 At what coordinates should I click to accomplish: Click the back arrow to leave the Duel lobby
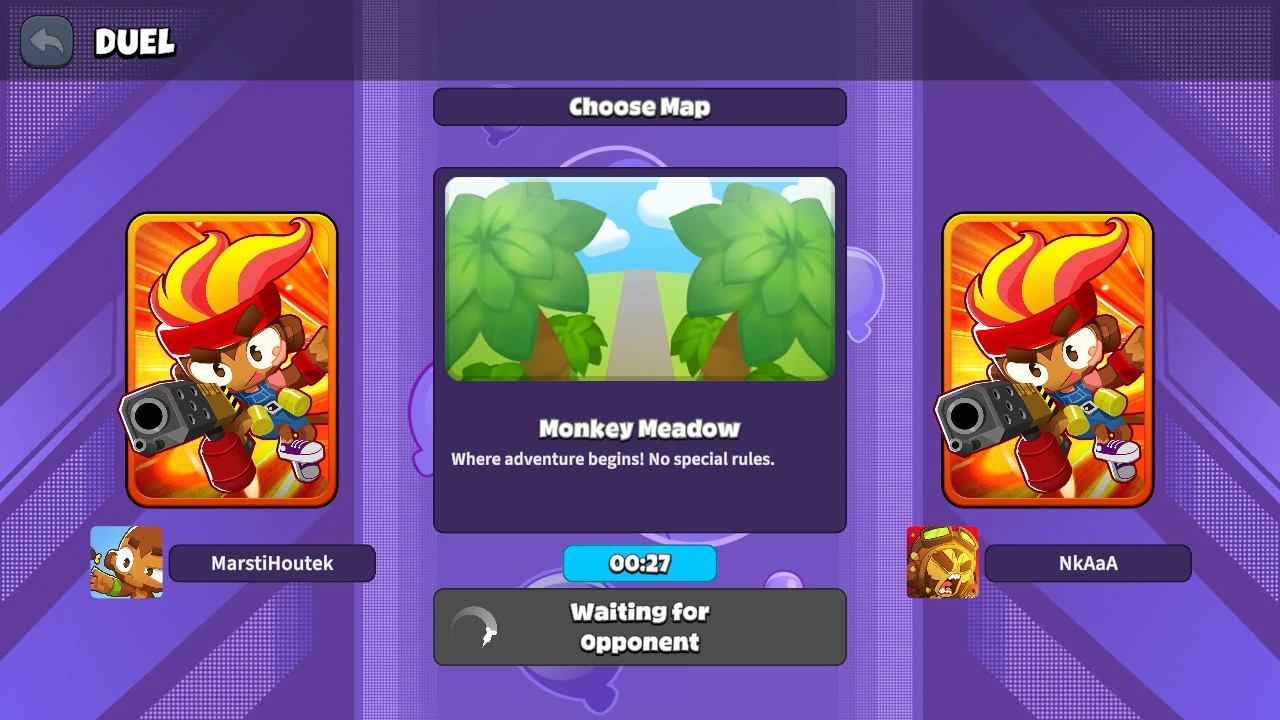click(46, 41)
